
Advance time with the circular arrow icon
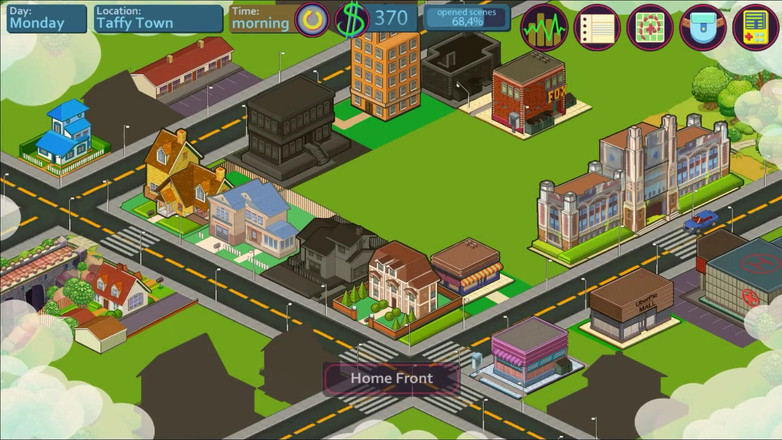pos(312,19)
